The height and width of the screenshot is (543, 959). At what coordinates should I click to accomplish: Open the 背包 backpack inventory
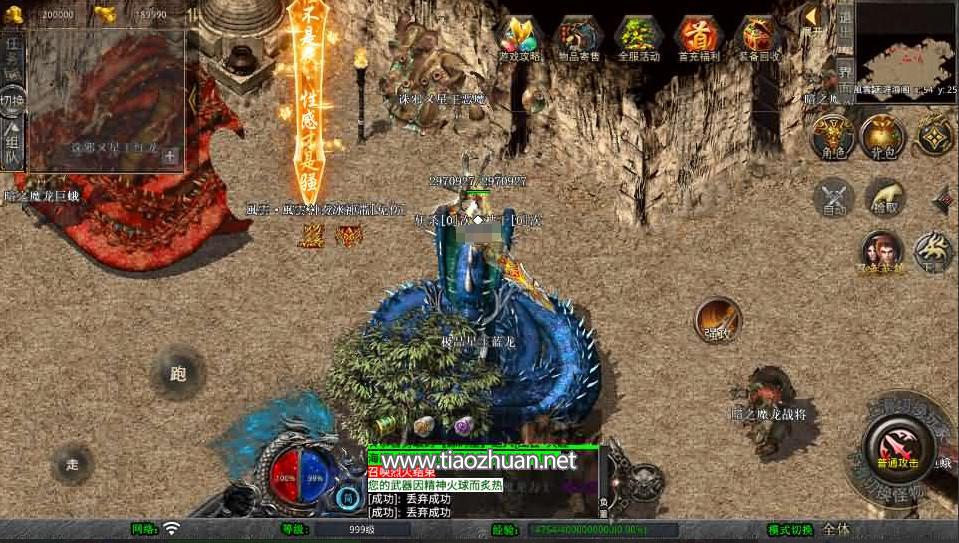[x=882, y=136]
